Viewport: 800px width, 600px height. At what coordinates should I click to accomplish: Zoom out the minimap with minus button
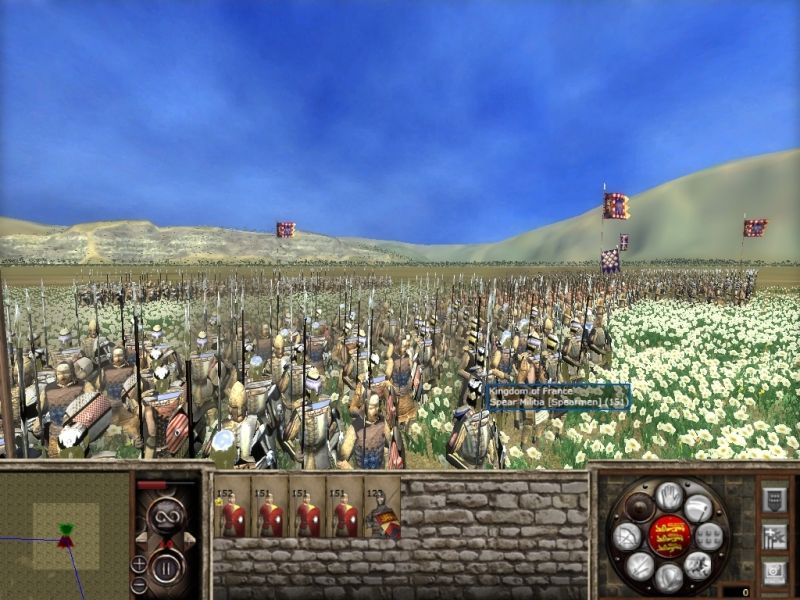[x=139, y=583]
